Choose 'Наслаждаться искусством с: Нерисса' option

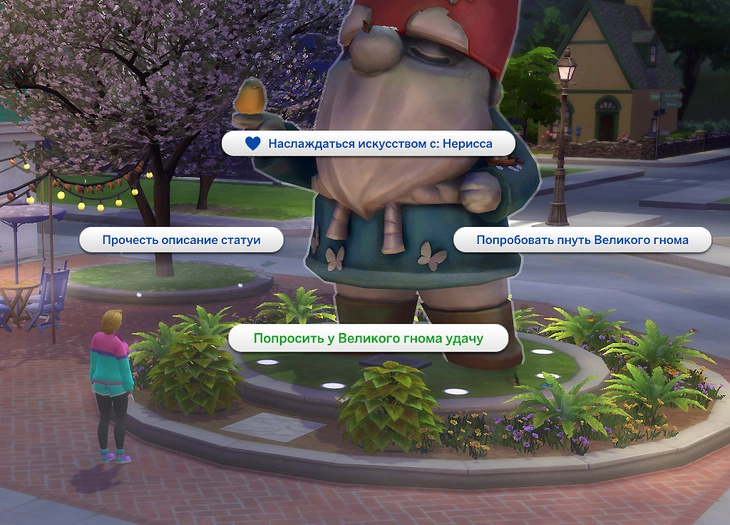click(368, 143)
